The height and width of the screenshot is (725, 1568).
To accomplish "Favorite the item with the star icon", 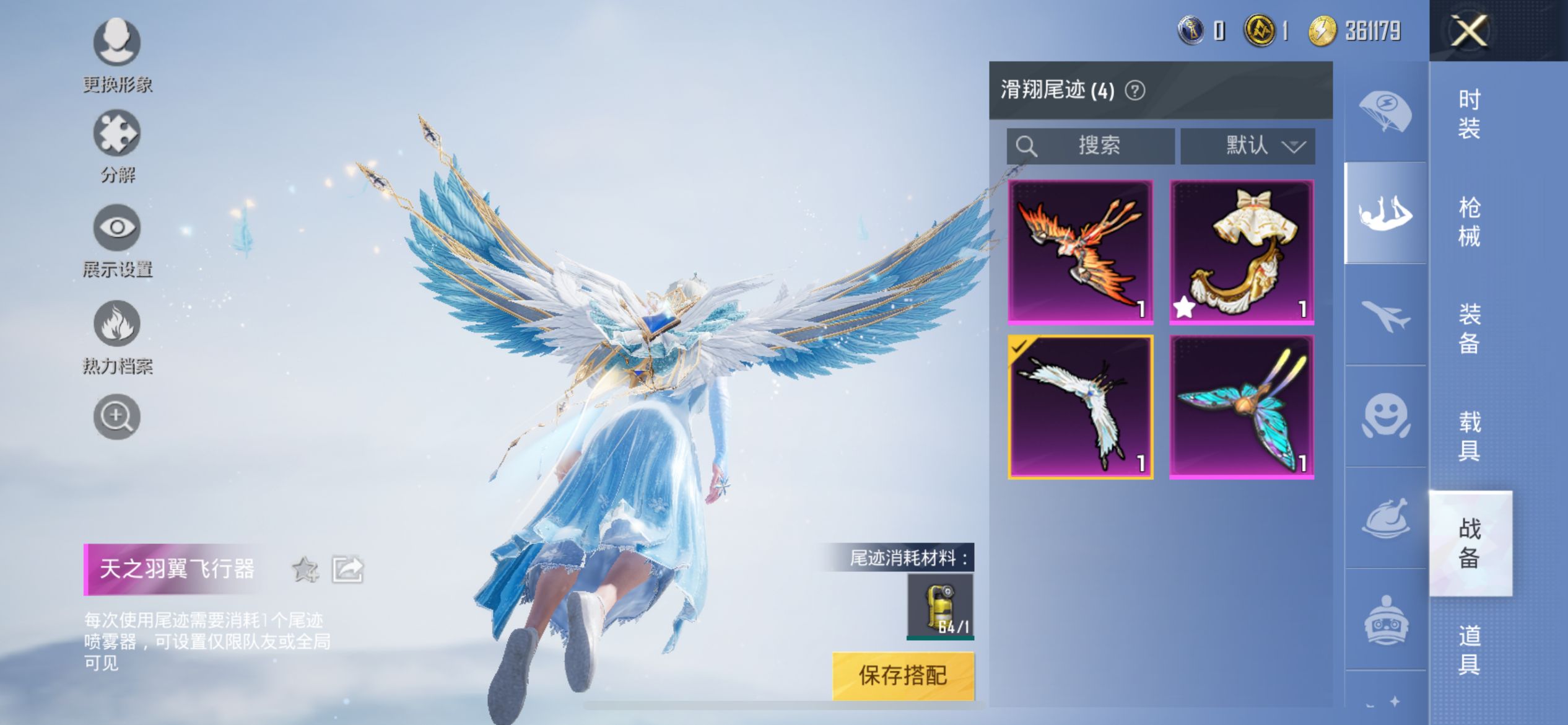I will pyautogui.click(x=305, y=569).
